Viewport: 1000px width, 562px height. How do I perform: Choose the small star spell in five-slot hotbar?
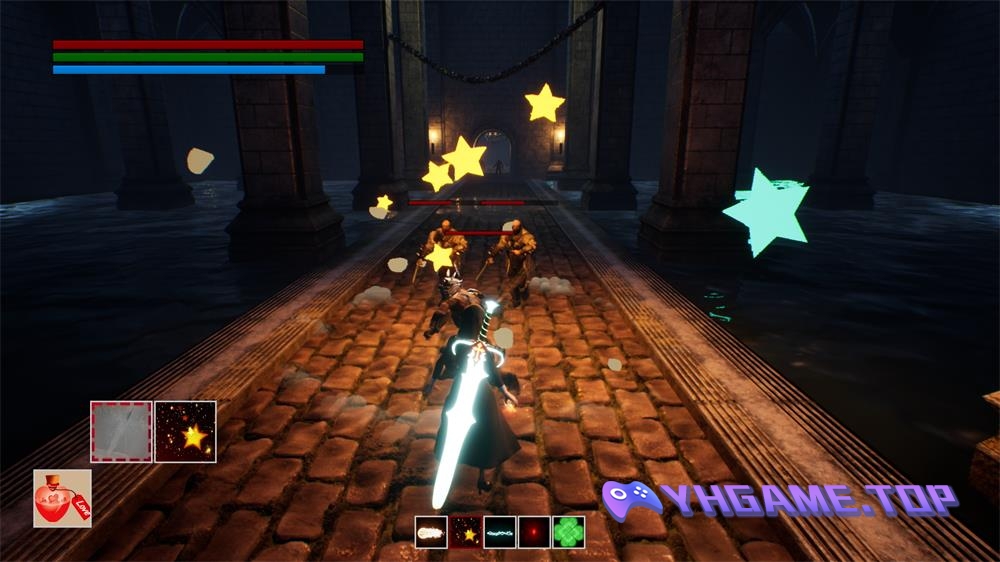tap(466, 532)
